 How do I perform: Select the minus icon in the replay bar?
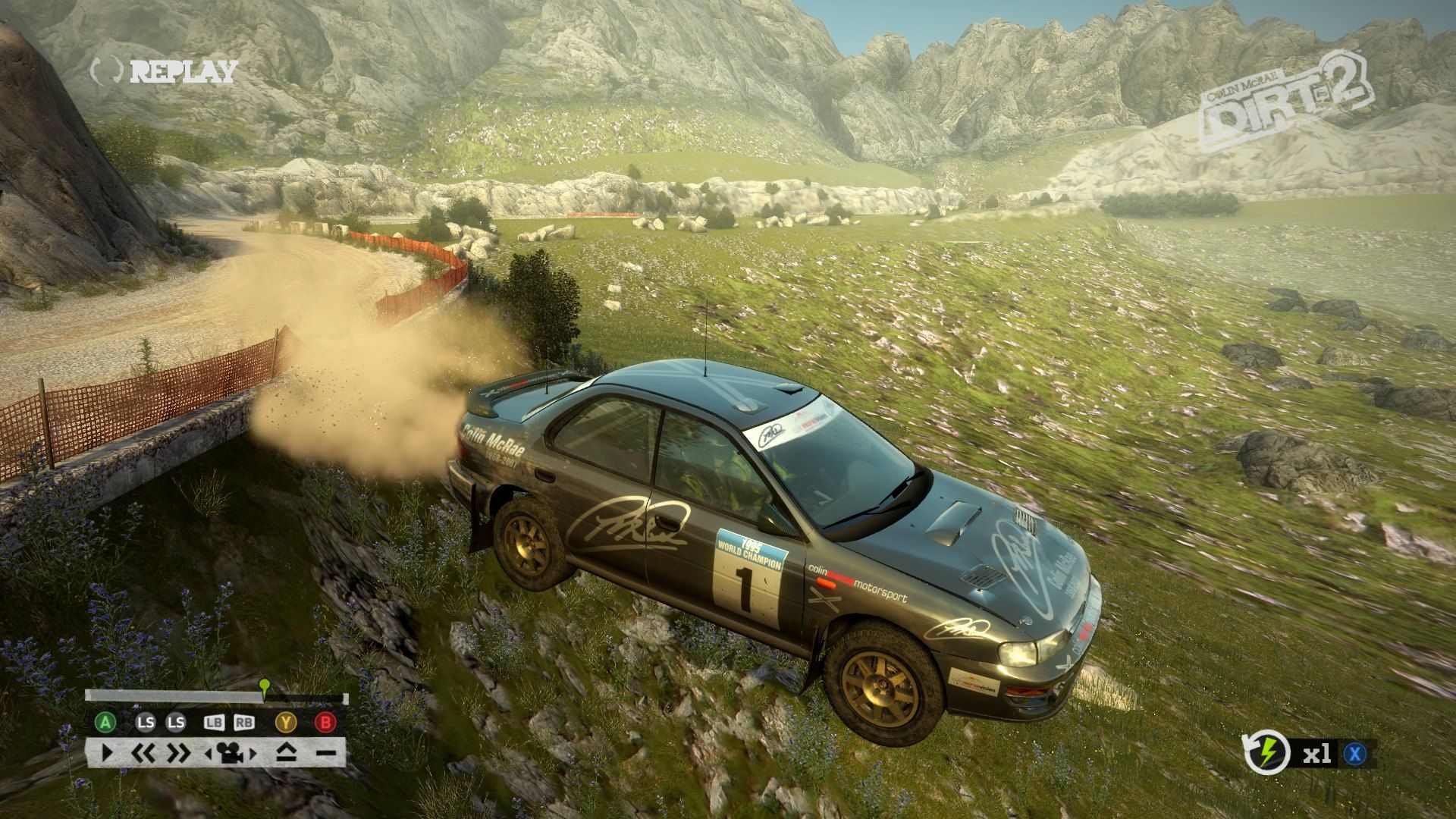point(326,753)
